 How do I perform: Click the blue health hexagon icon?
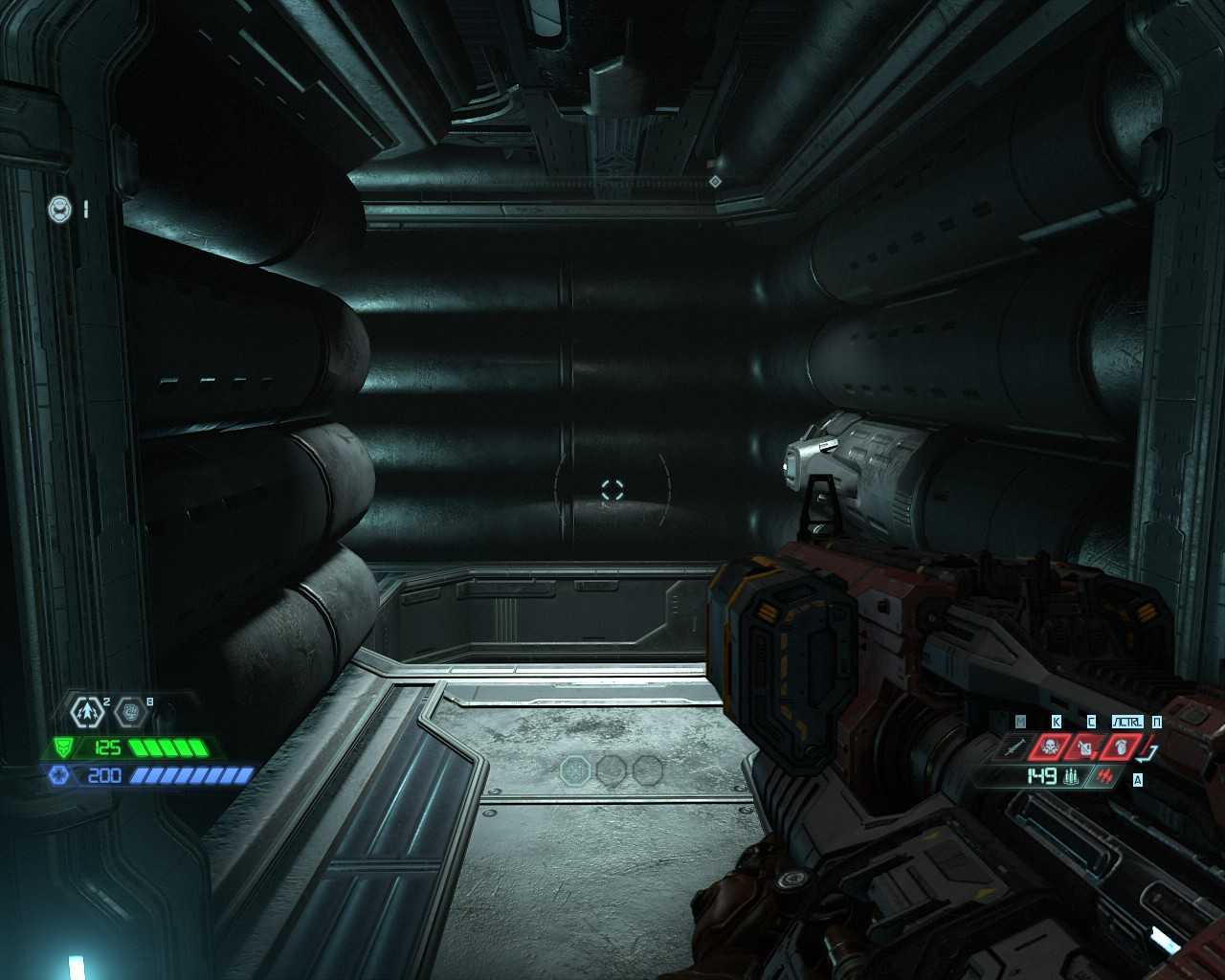(x=57, y=774)
